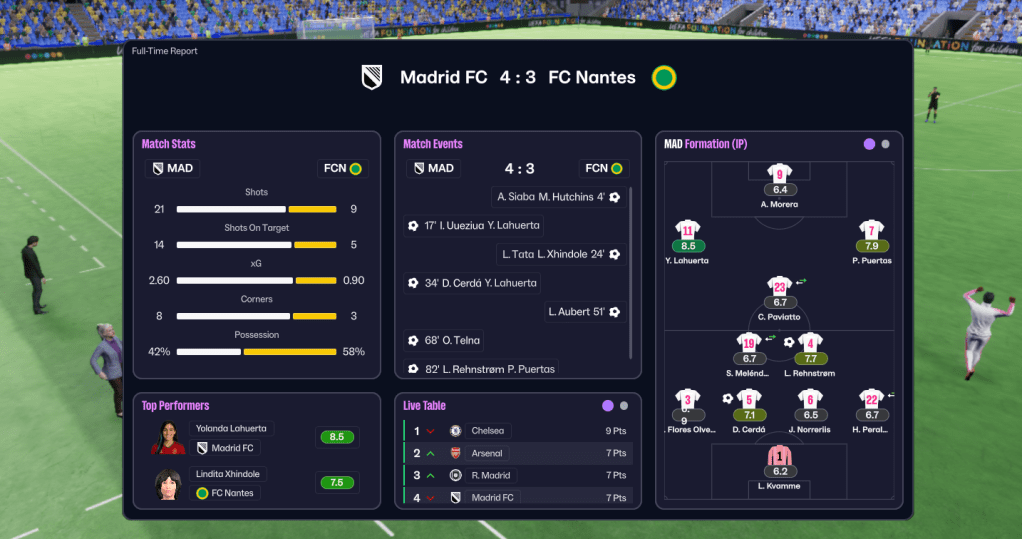The height and width of the screenshot is (539, 1022).
Task: View the L. Aubert 51' goal event
Action: coord(577,312)
